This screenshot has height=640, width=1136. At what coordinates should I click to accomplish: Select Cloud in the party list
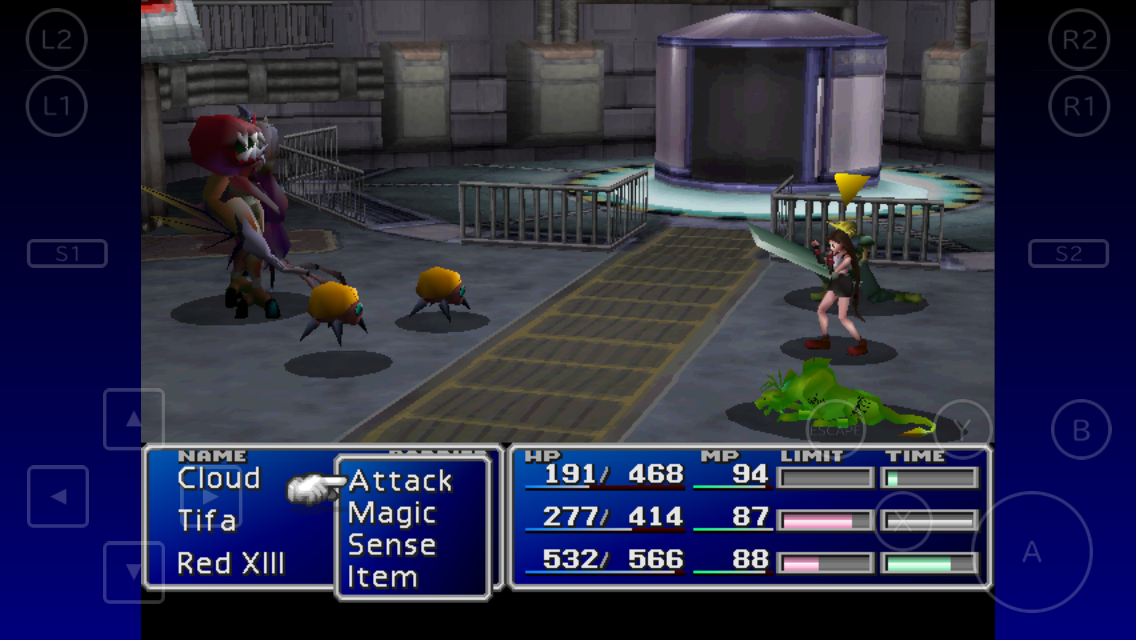coord(219,478)
